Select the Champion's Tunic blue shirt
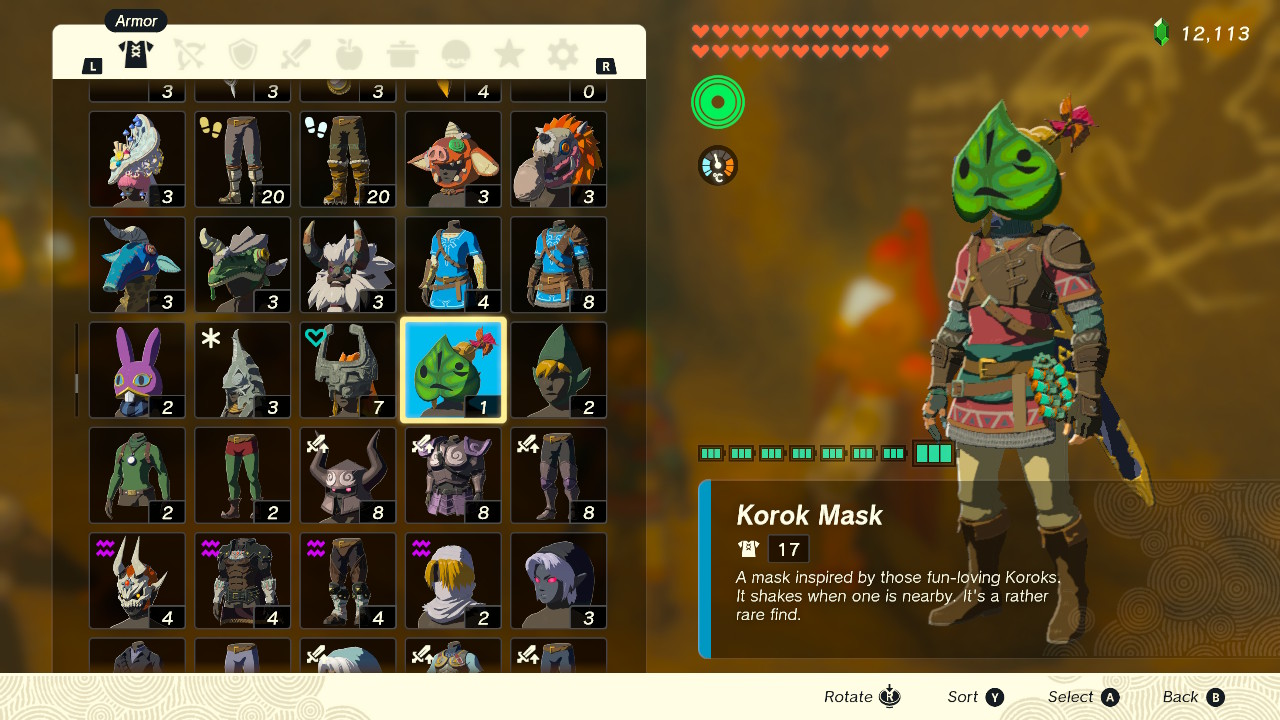This screenshot has width=1280, height=720. pos(453,265)
